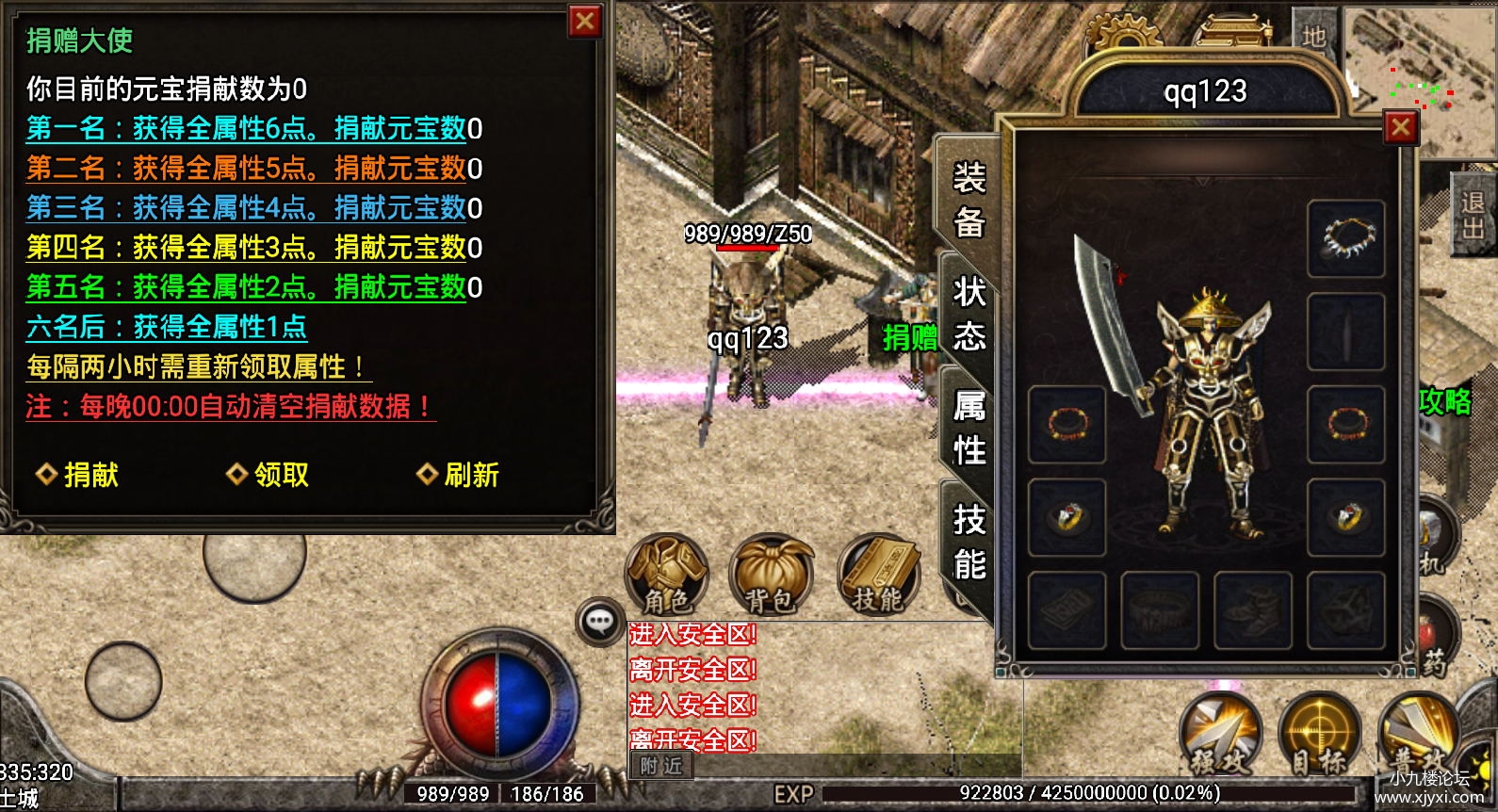
Task: Choose the 捐献 donate option
Action: 78,475
